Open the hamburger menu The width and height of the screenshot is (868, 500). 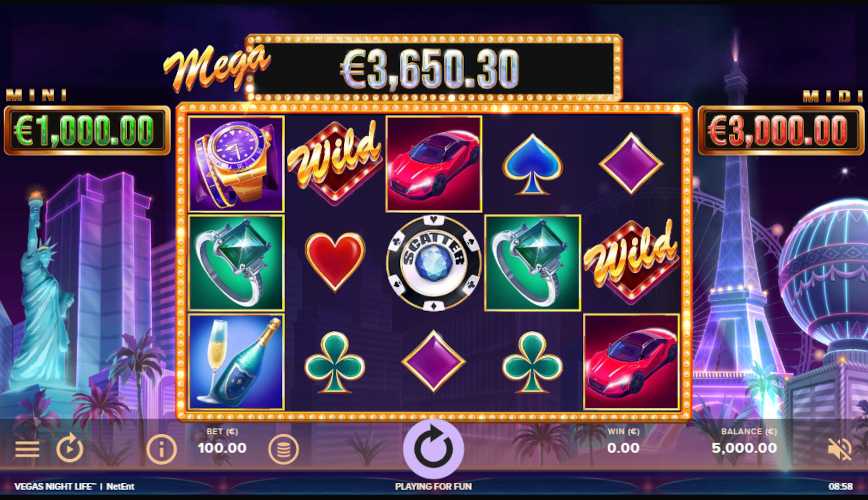27,449
